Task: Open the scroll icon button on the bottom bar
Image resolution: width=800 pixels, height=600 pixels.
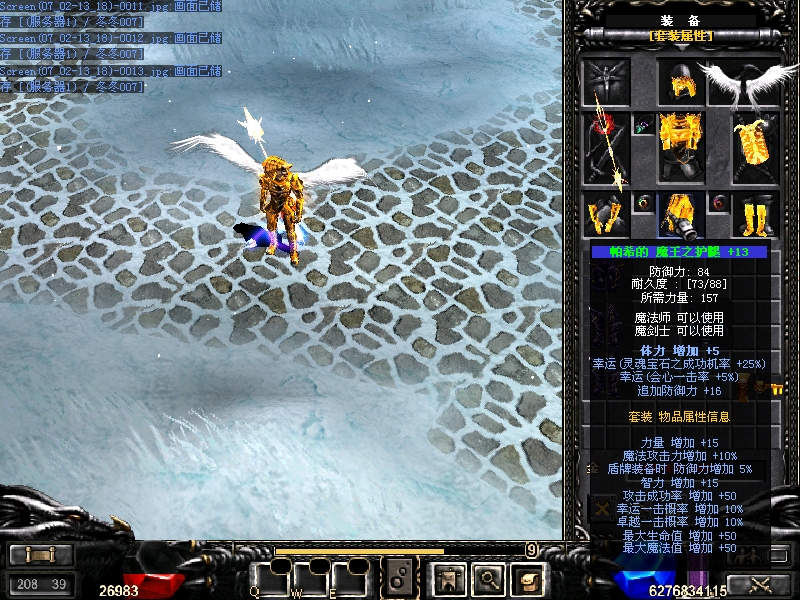Action: click(527, 577)
